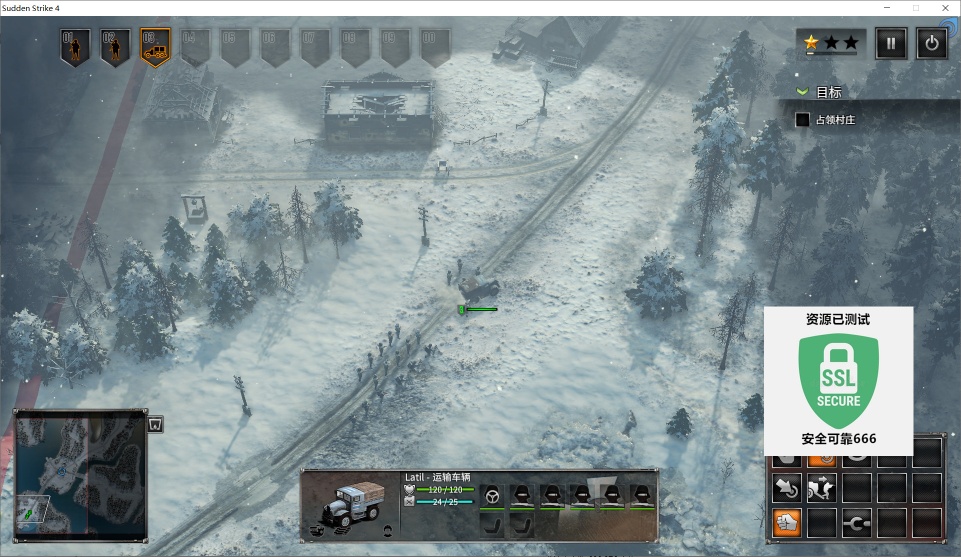The height and width of the screenshot is (557, 961).
Task: Close the Sudden Strike 4 window
Action: point(943,8)
